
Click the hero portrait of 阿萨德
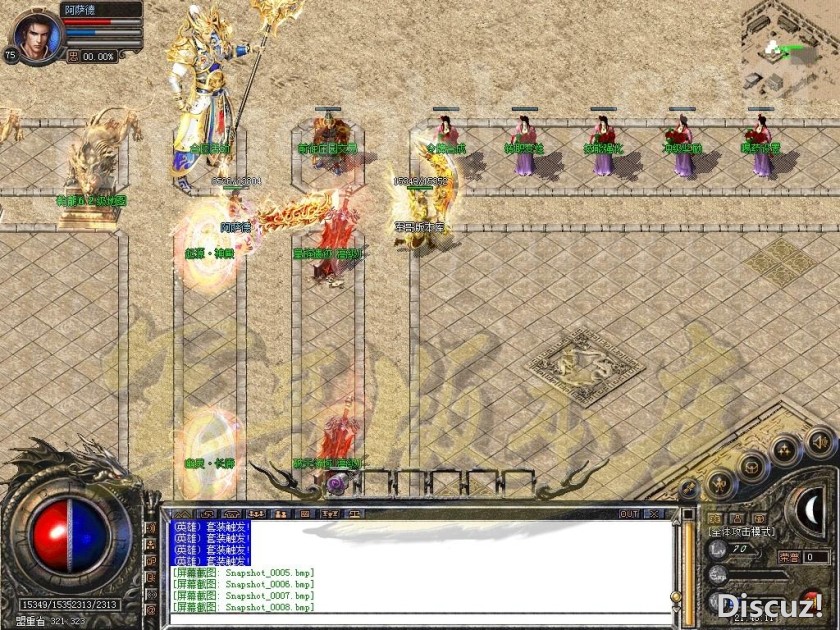coord(36,34)
